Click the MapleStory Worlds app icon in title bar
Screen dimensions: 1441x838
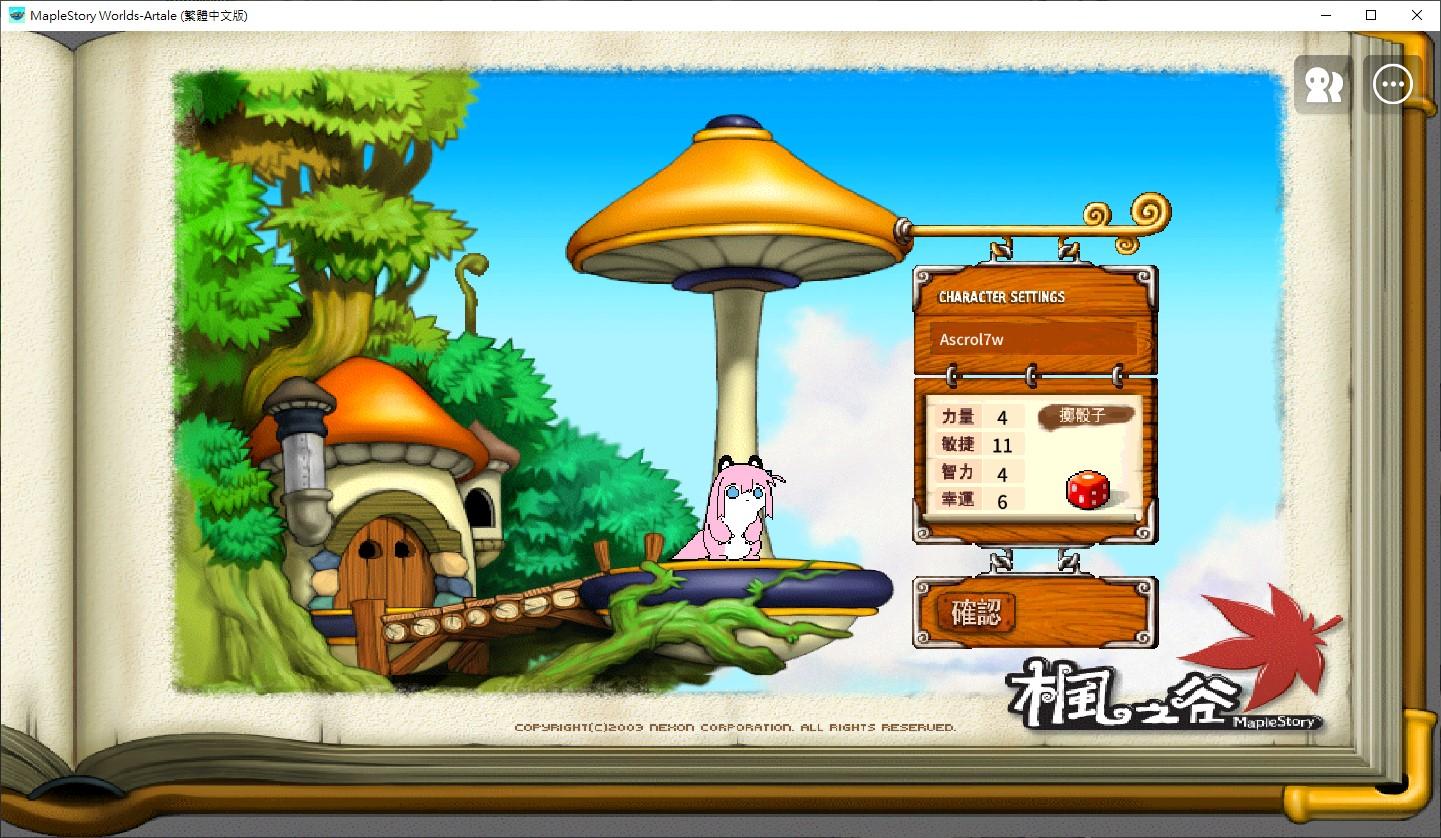coord(18,15)
